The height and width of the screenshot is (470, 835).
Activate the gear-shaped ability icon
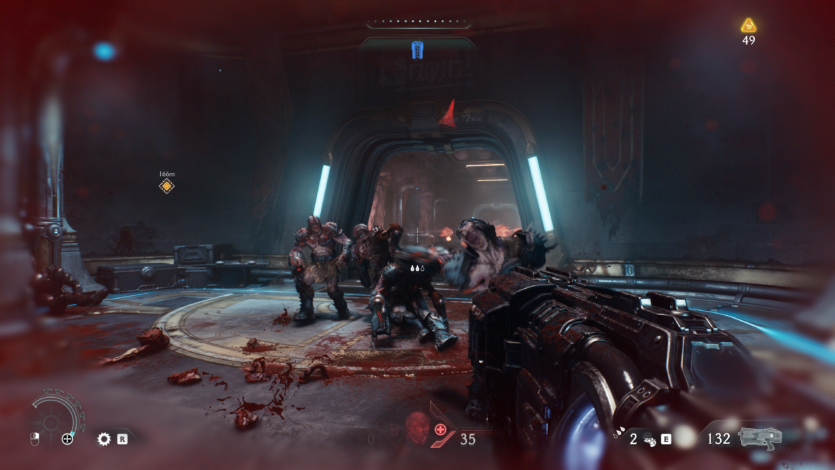(103, 438)
